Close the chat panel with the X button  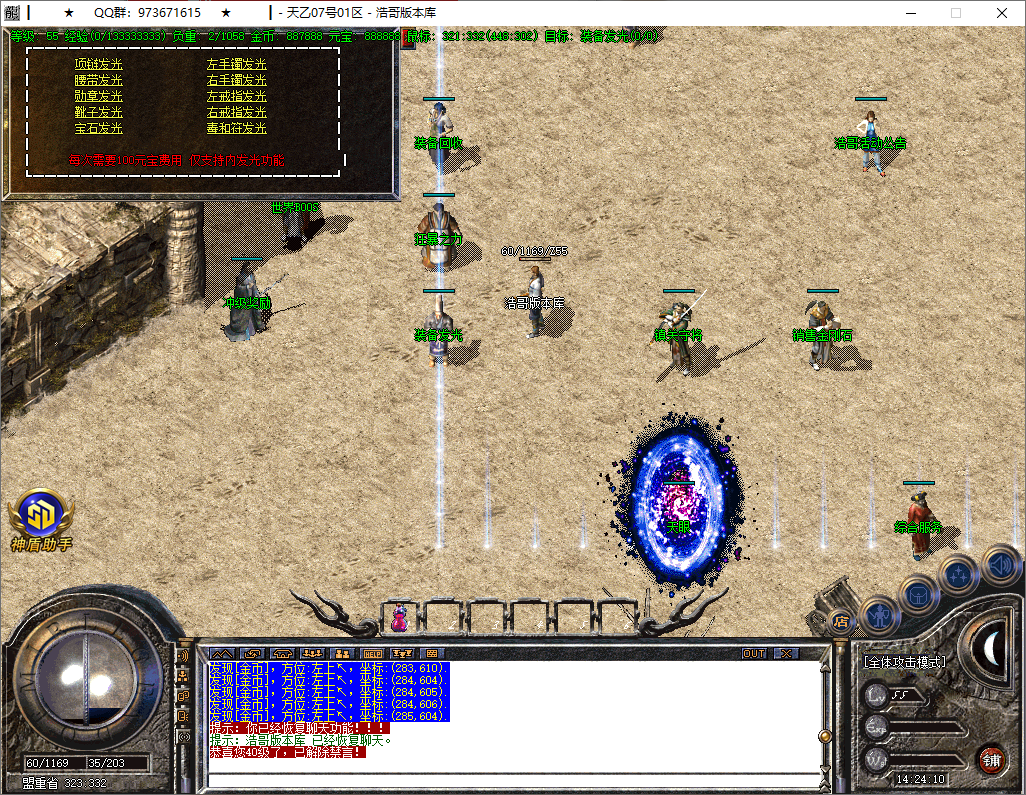click(x=786, y=653)
